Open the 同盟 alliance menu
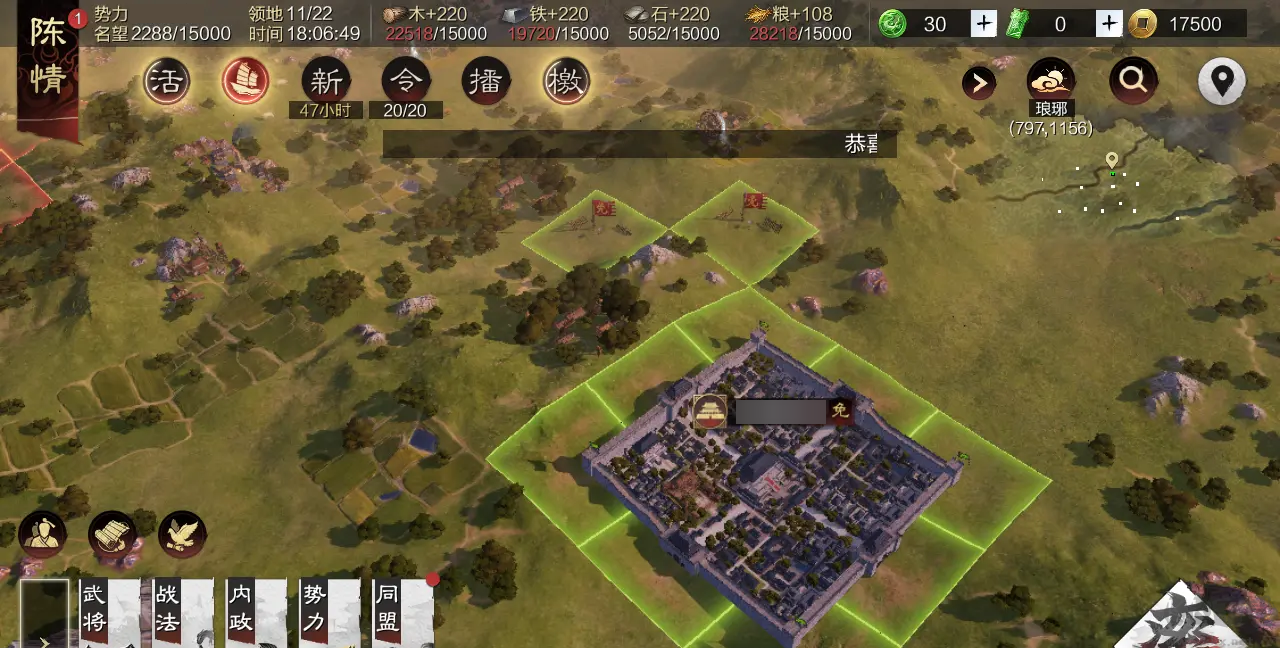 pos(402,613)
